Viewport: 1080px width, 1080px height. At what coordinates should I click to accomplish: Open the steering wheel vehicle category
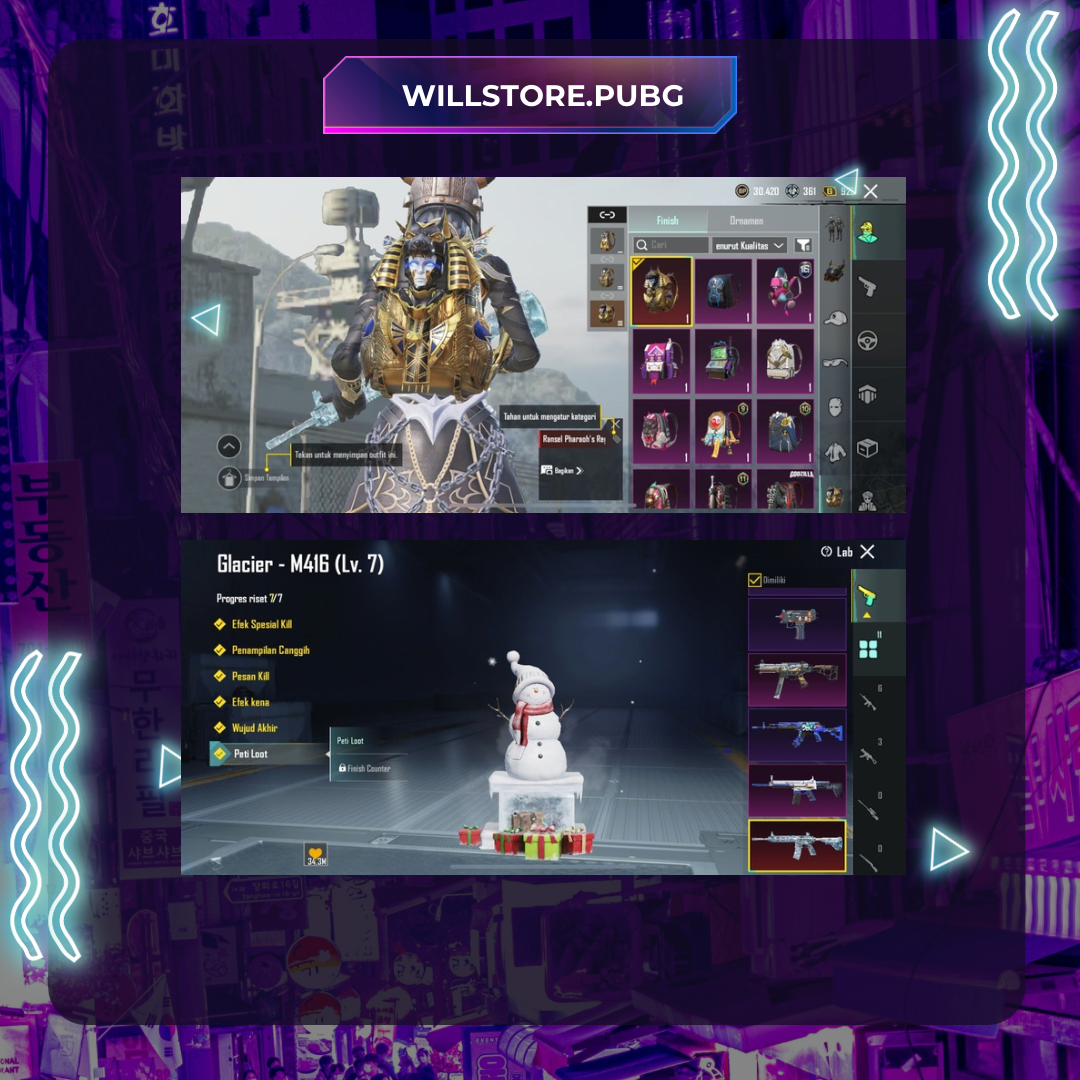[867, 341]
